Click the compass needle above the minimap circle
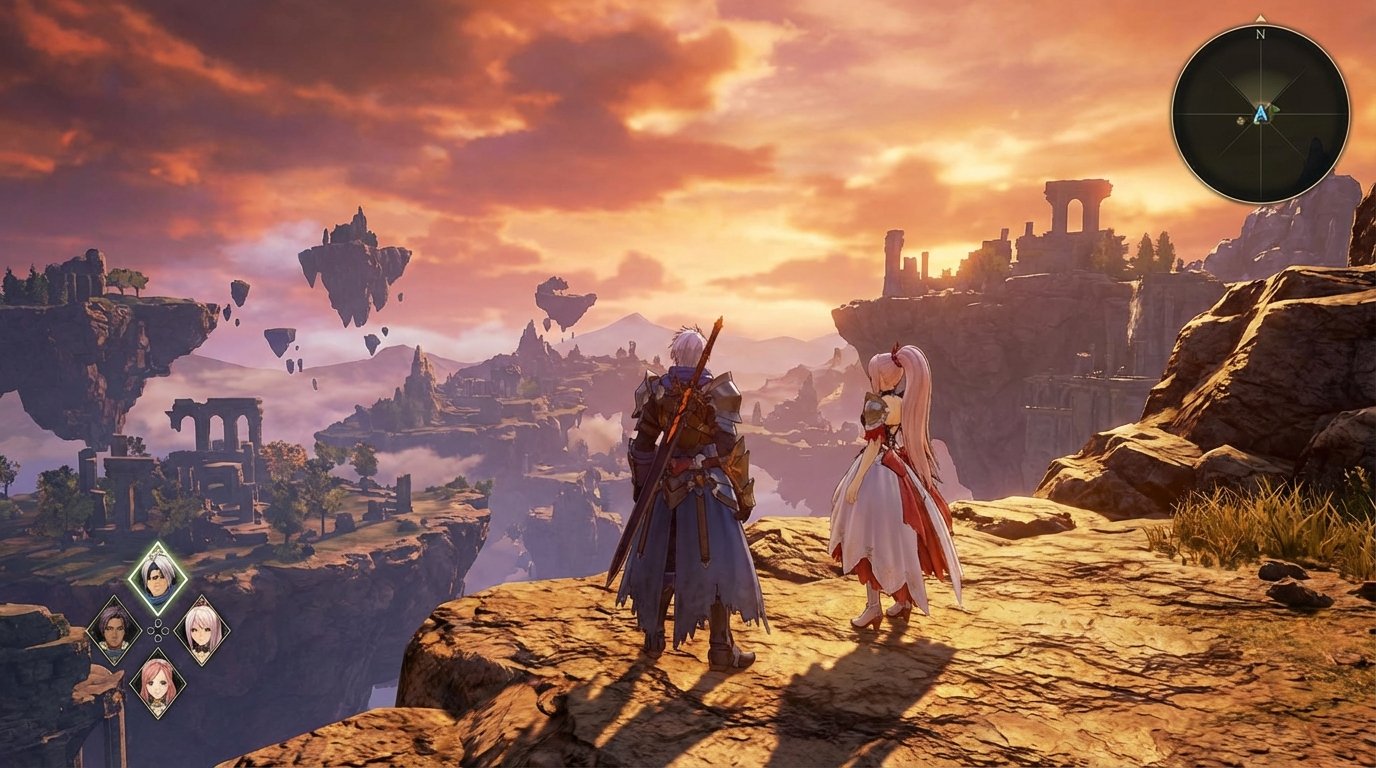This screenshot has height=768, width=1376. click(1260, 19)
